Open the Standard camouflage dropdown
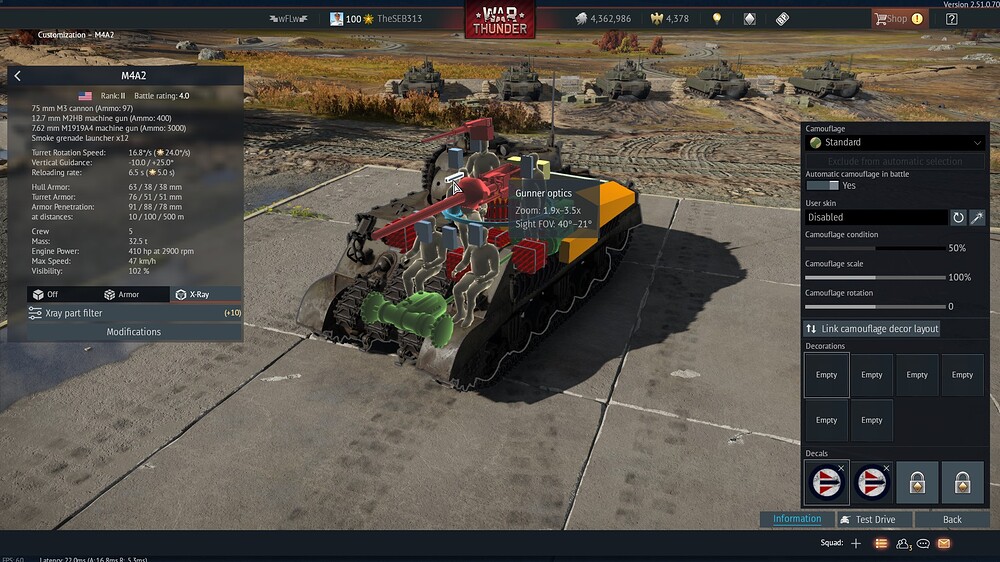Viewport: 1000px width, 562px height. (895, 143)
